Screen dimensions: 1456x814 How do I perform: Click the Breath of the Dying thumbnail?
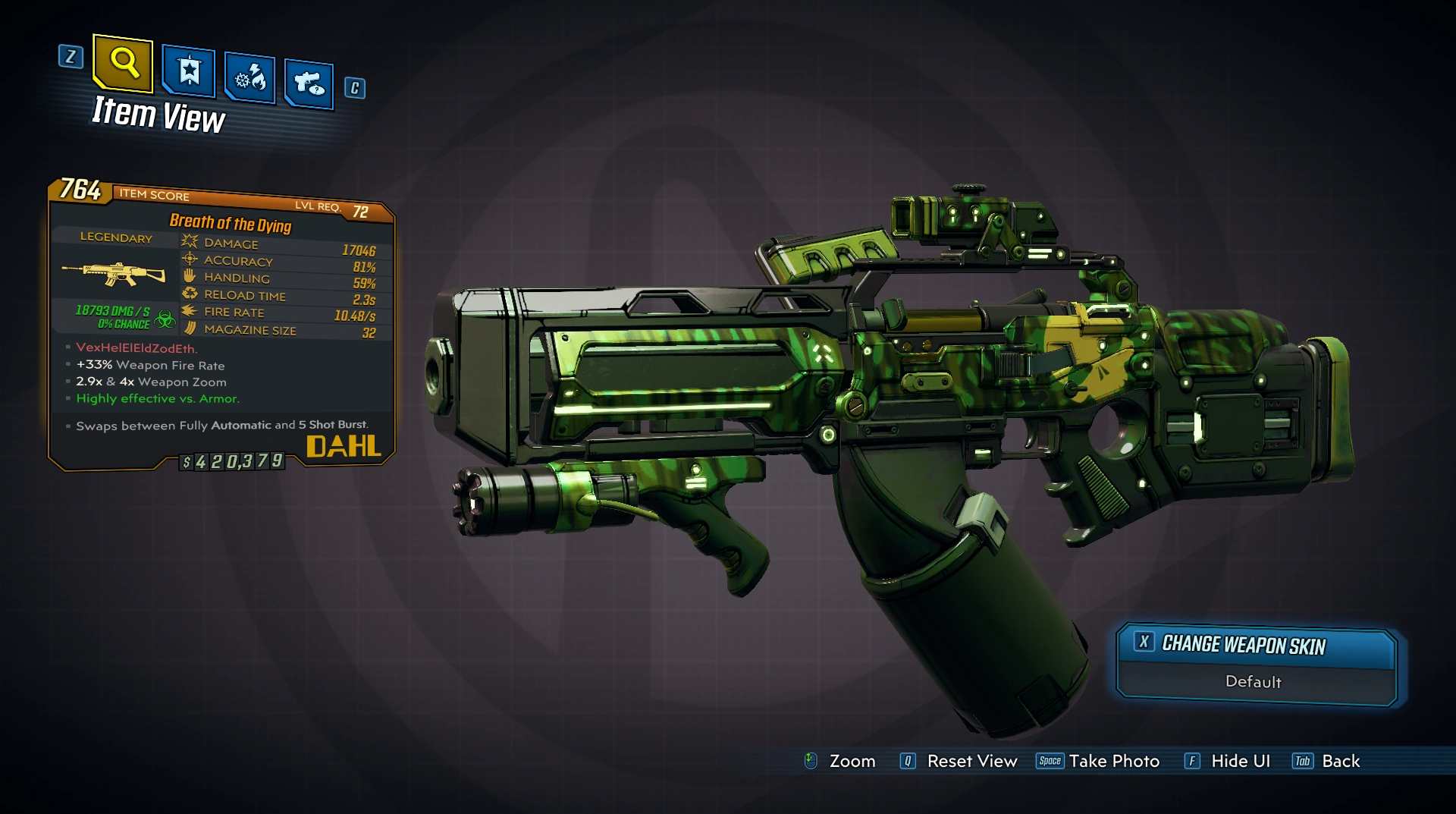coord(115,273)
